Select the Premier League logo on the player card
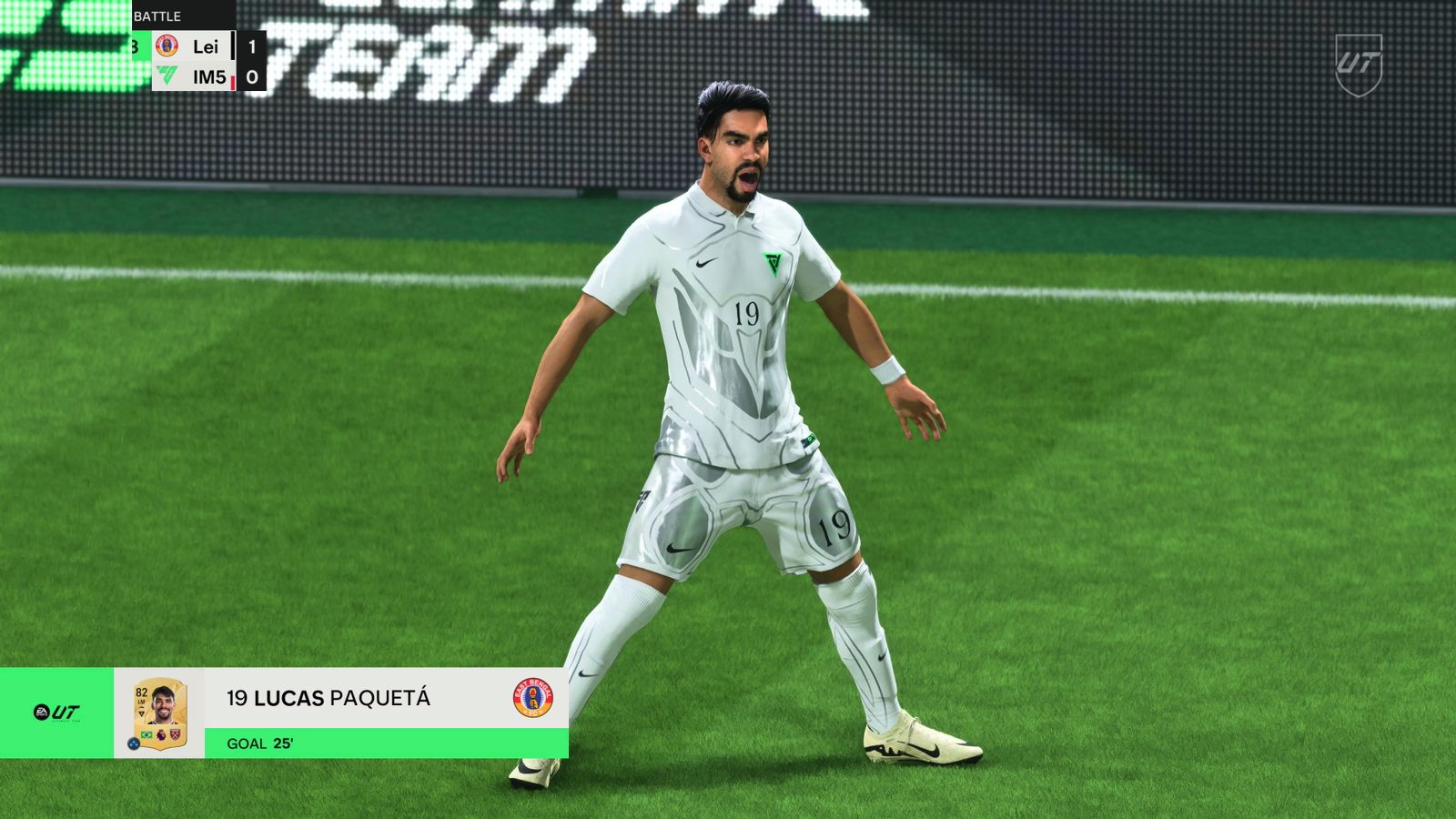 pyautogui.click(x=161, y=734)
